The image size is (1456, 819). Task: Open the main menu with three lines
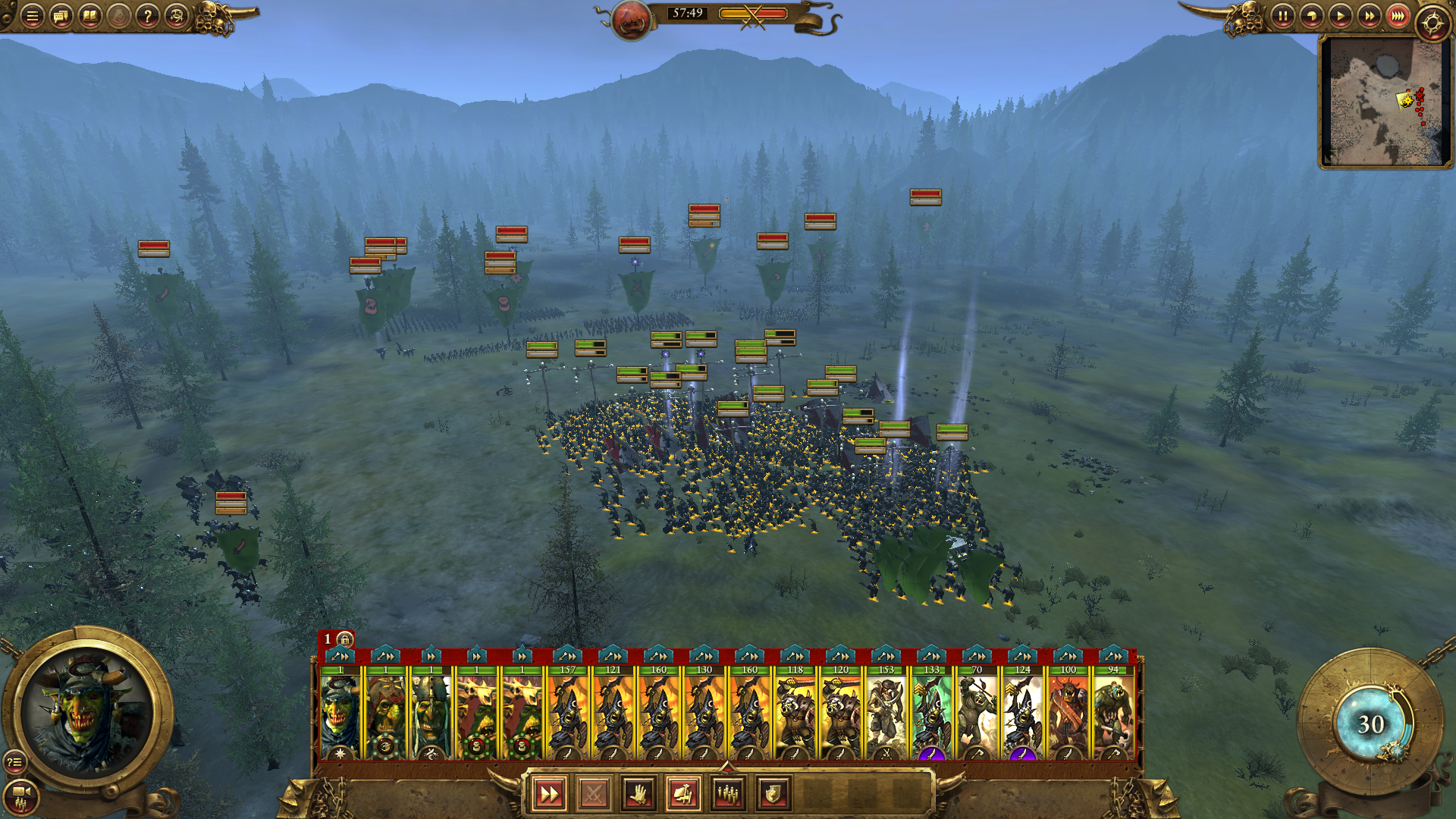pyautogui.click(x=32, y=16)
